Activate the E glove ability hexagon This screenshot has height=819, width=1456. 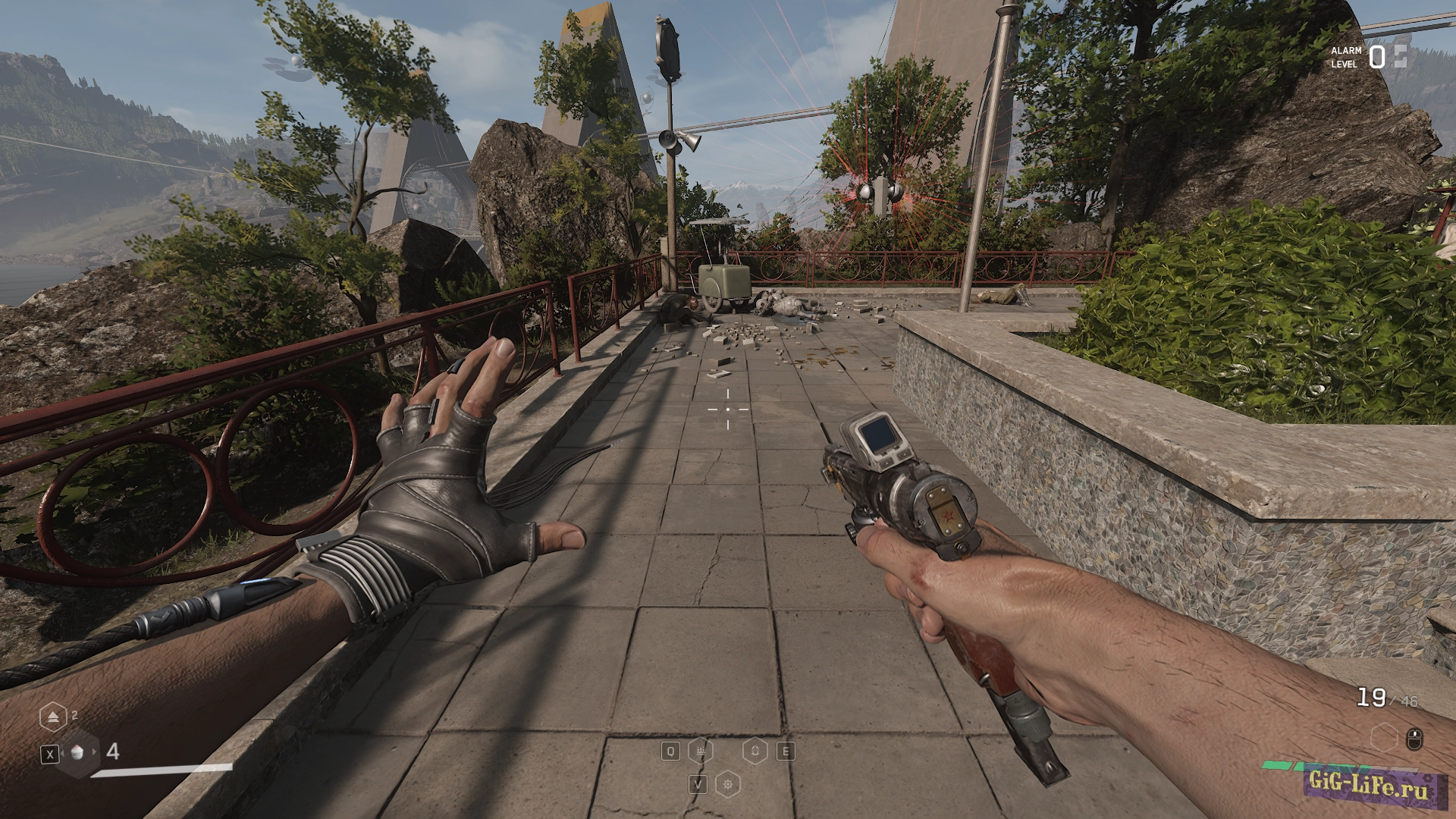point(755,752)
